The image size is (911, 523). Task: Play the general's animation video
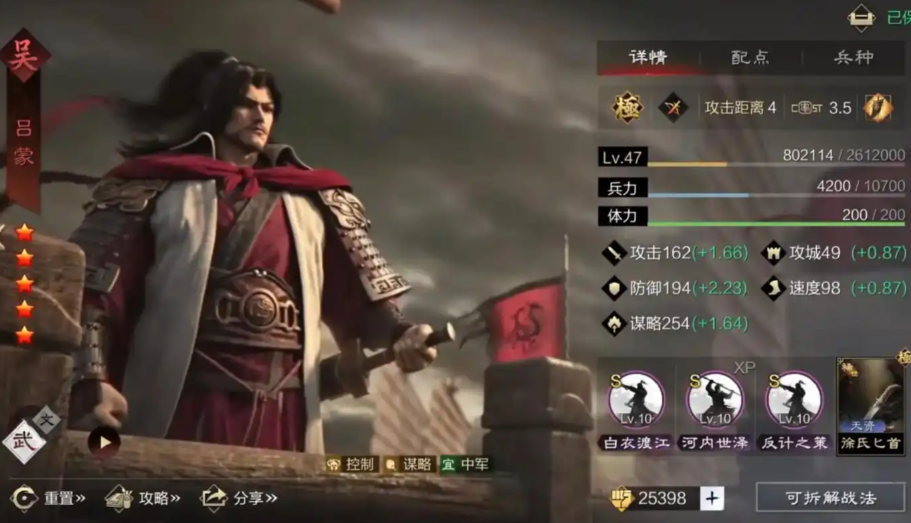coord(103,441)
